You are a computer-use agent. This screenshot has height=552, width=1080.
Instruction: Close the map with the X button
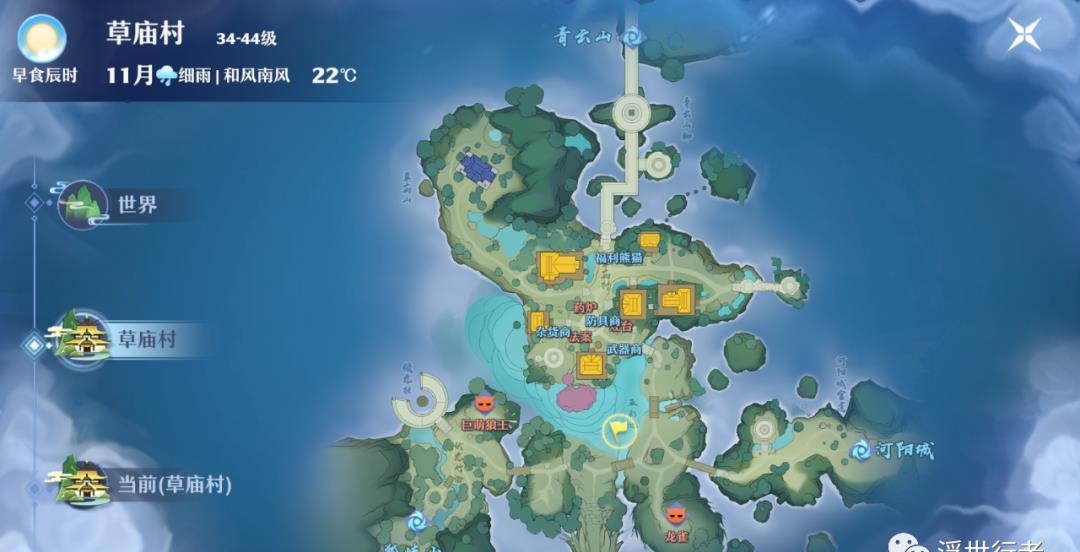click(1025, 34)
